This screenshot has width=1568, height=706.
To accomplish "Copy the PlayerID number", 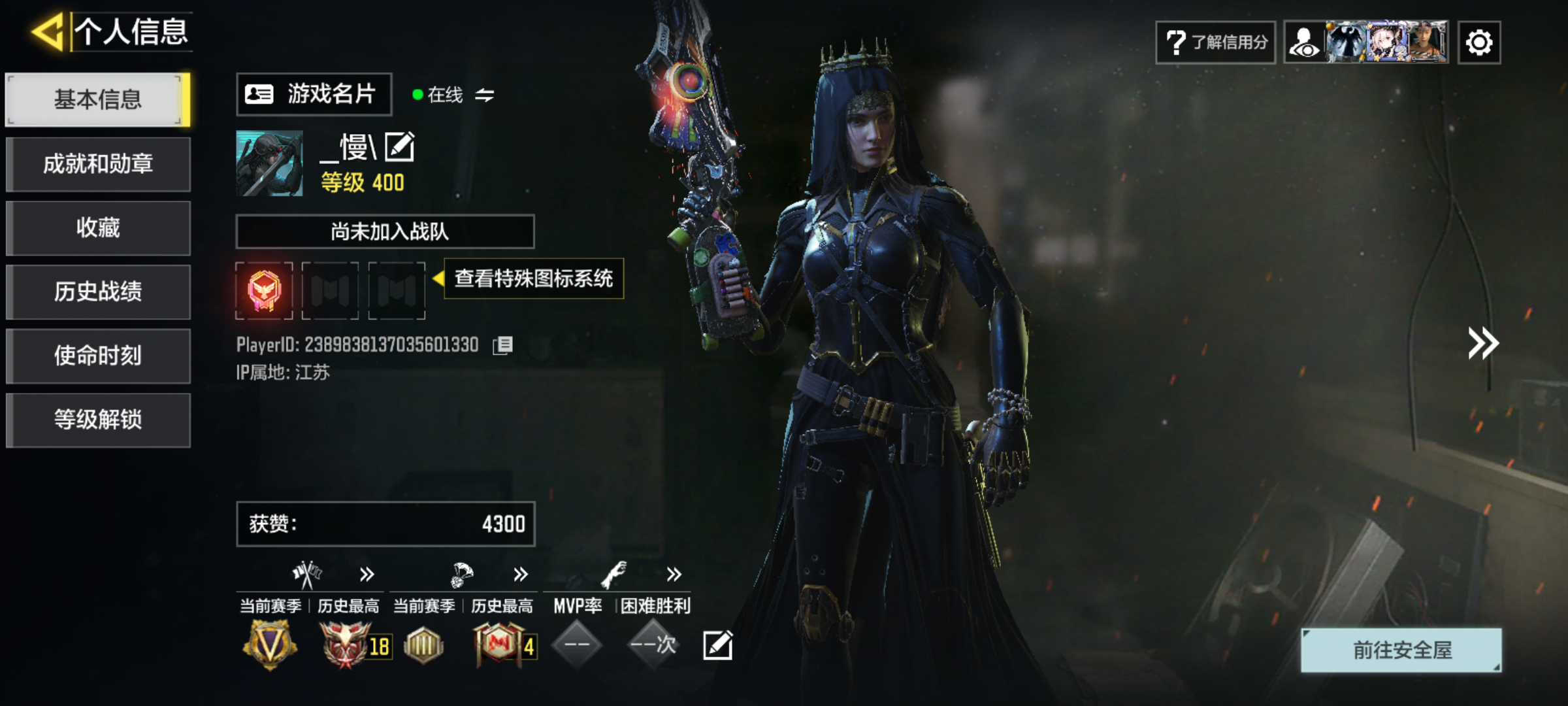I will tap(503, 345).
